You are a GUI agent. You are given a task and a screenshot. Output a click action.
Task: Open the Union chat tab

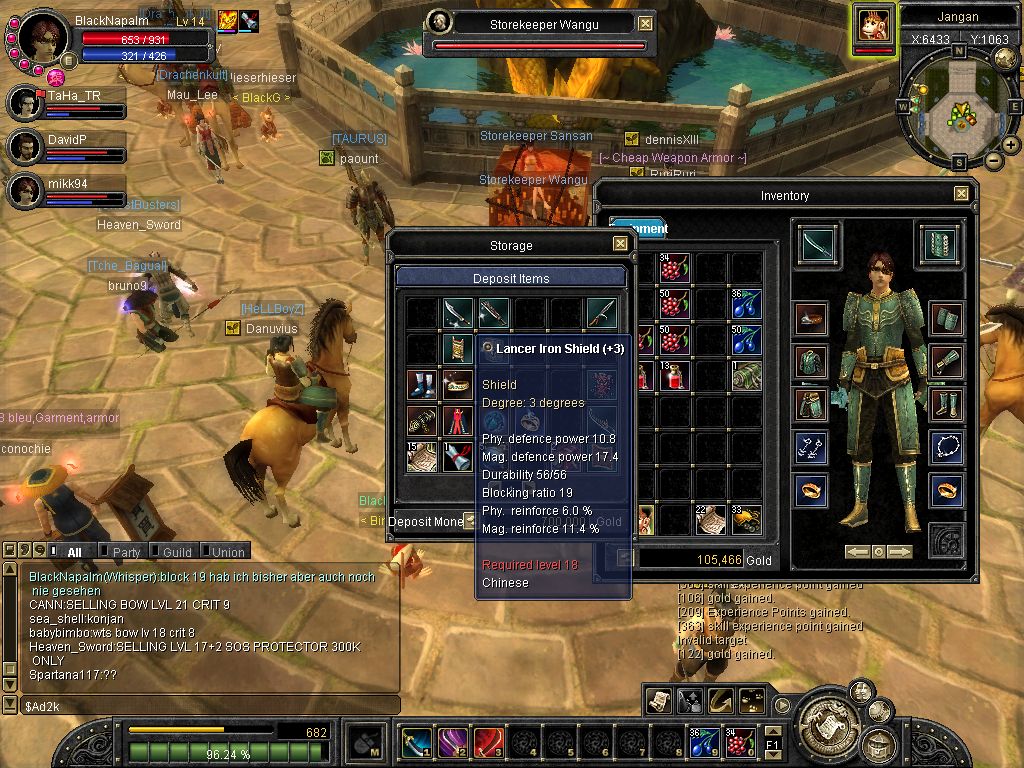(226, 551)
